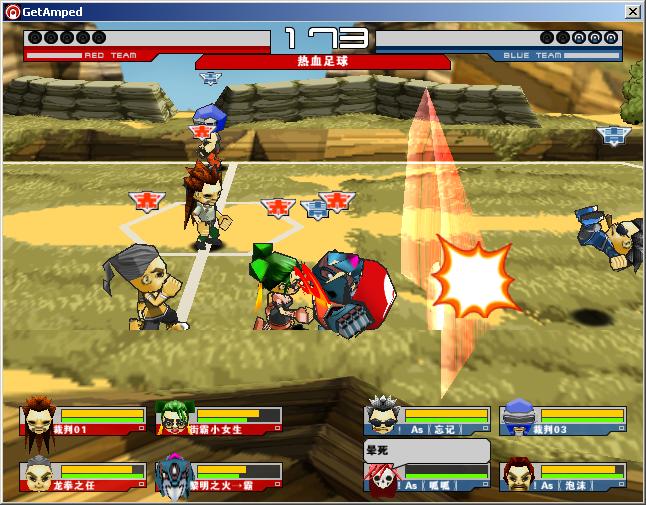Select the blue robot player panel
This screenshot has height=505, width=646.
point(219,475)
